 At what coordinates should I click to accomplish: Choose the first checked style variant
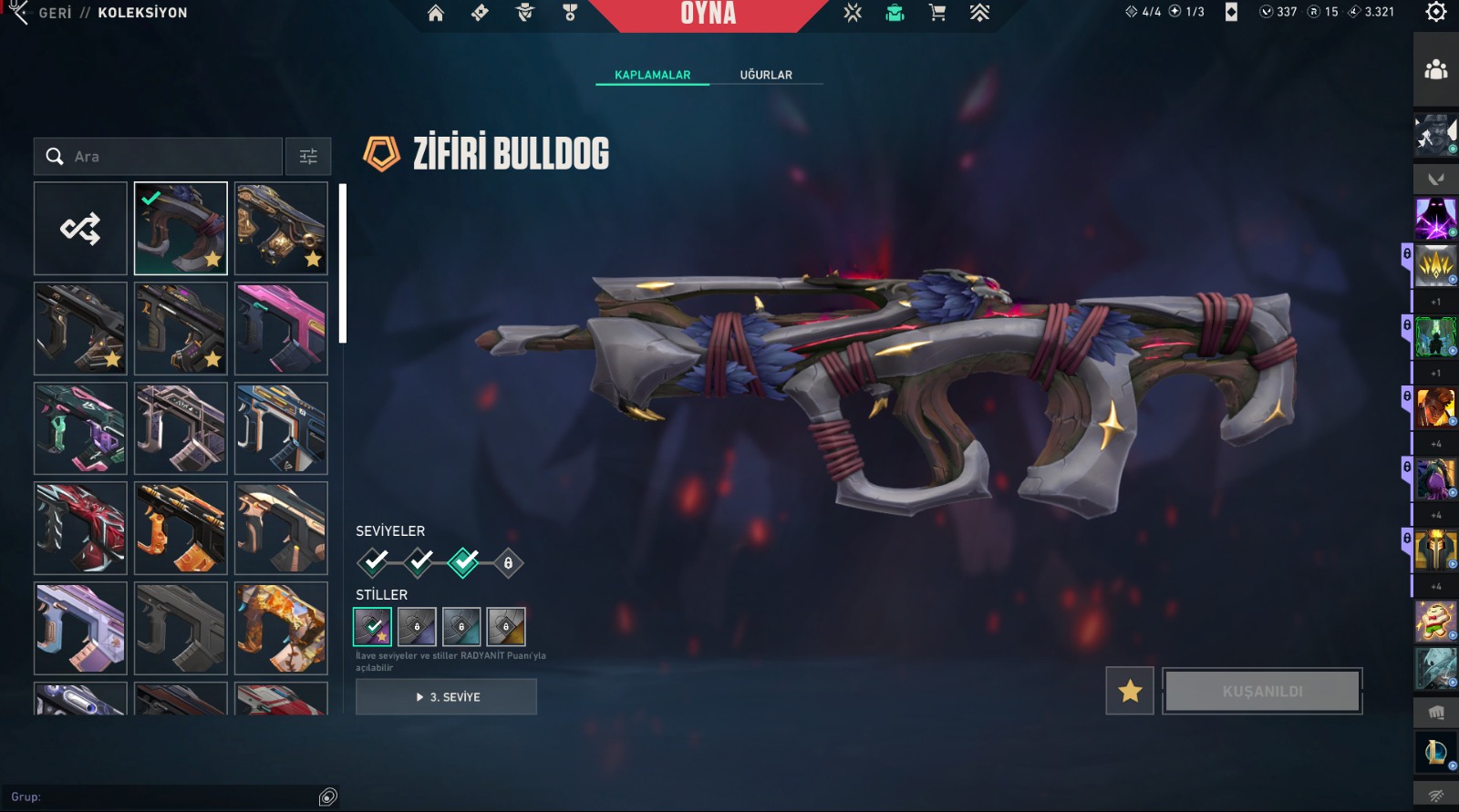click(x=372, y=626)
